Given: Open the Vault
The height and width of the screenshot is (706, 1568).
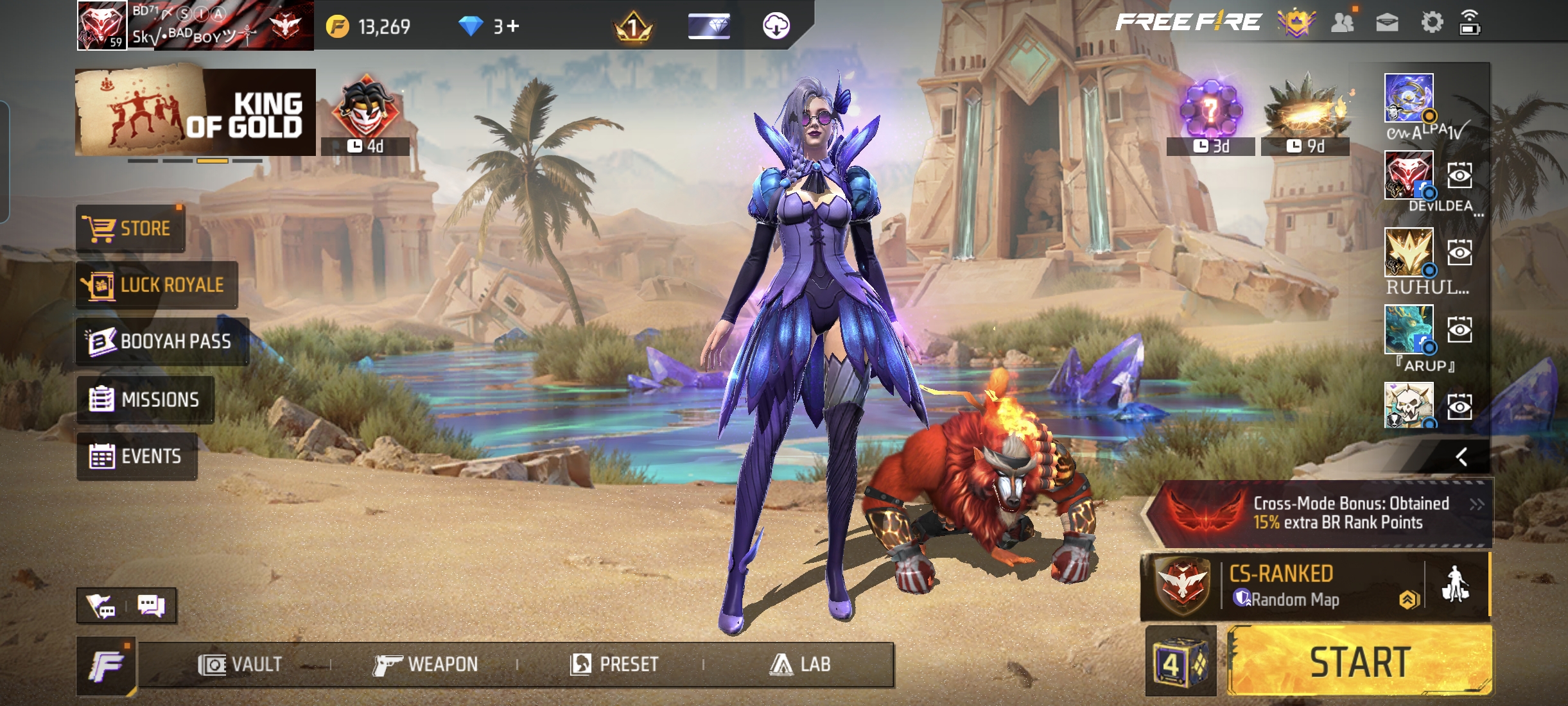Looking at the screenshot, I should click(x=240, y=664).
